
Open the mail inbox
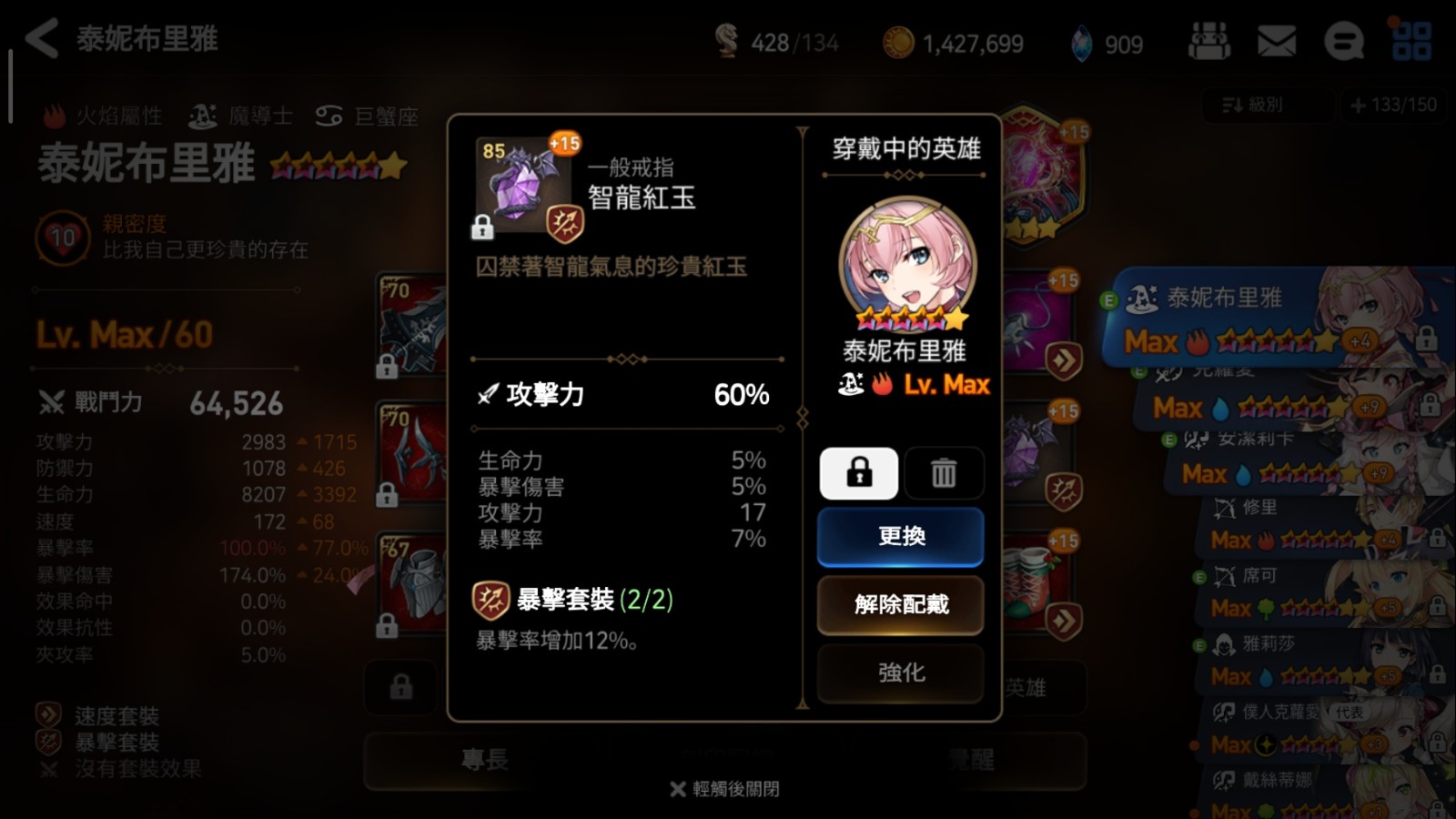1277,41
